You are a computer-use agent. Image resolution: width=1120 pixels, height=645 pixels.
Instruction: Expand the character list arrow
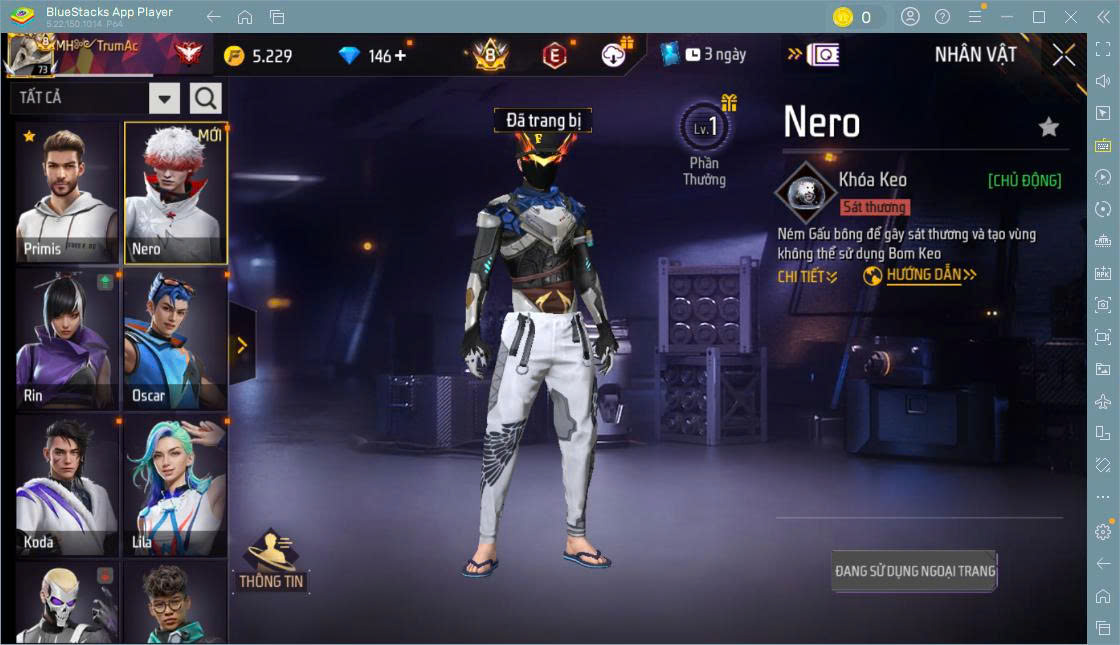[242, 345]
